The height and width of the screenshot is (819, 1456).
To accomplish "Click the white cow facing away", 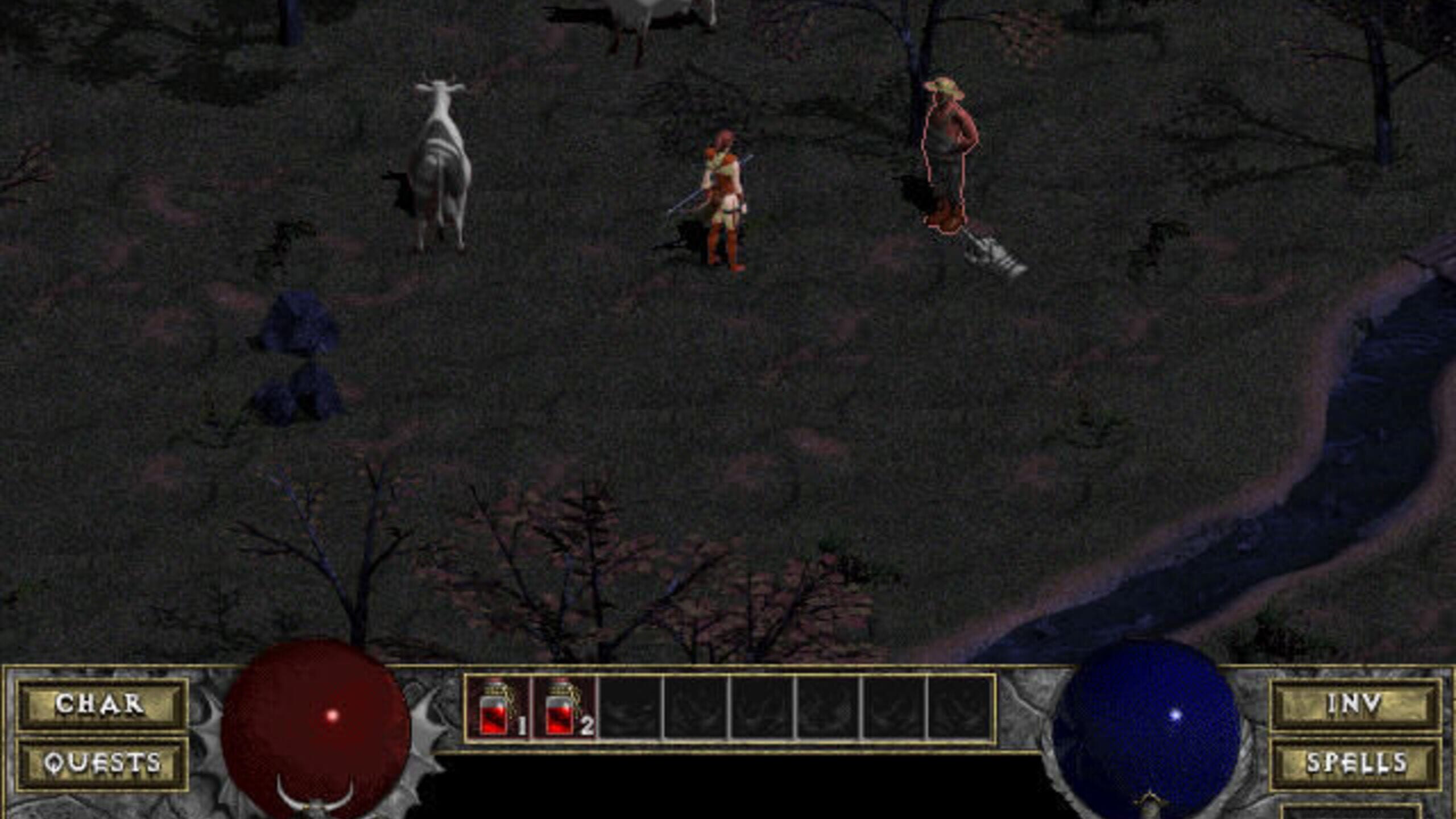I will pos(441,159).
